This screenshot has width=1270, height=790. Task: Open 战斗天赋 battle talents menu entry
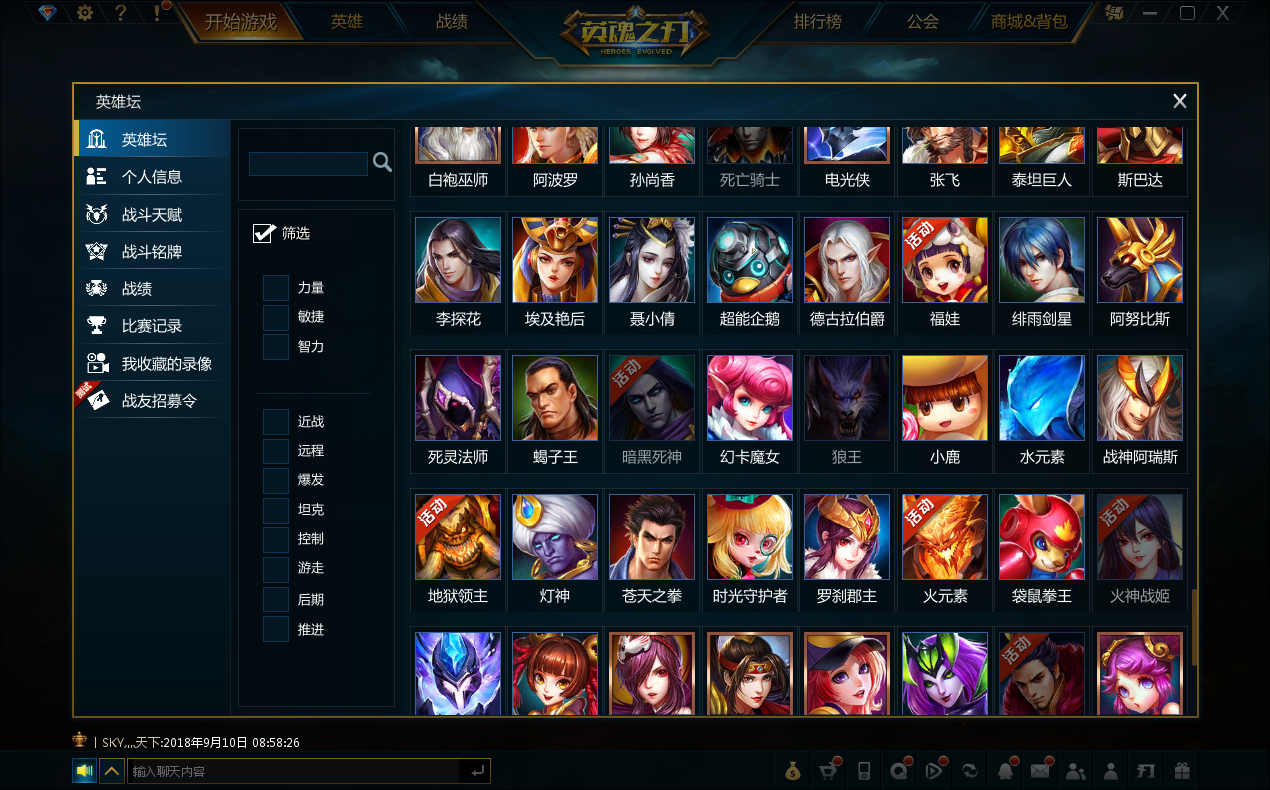(x=151, y=215)
